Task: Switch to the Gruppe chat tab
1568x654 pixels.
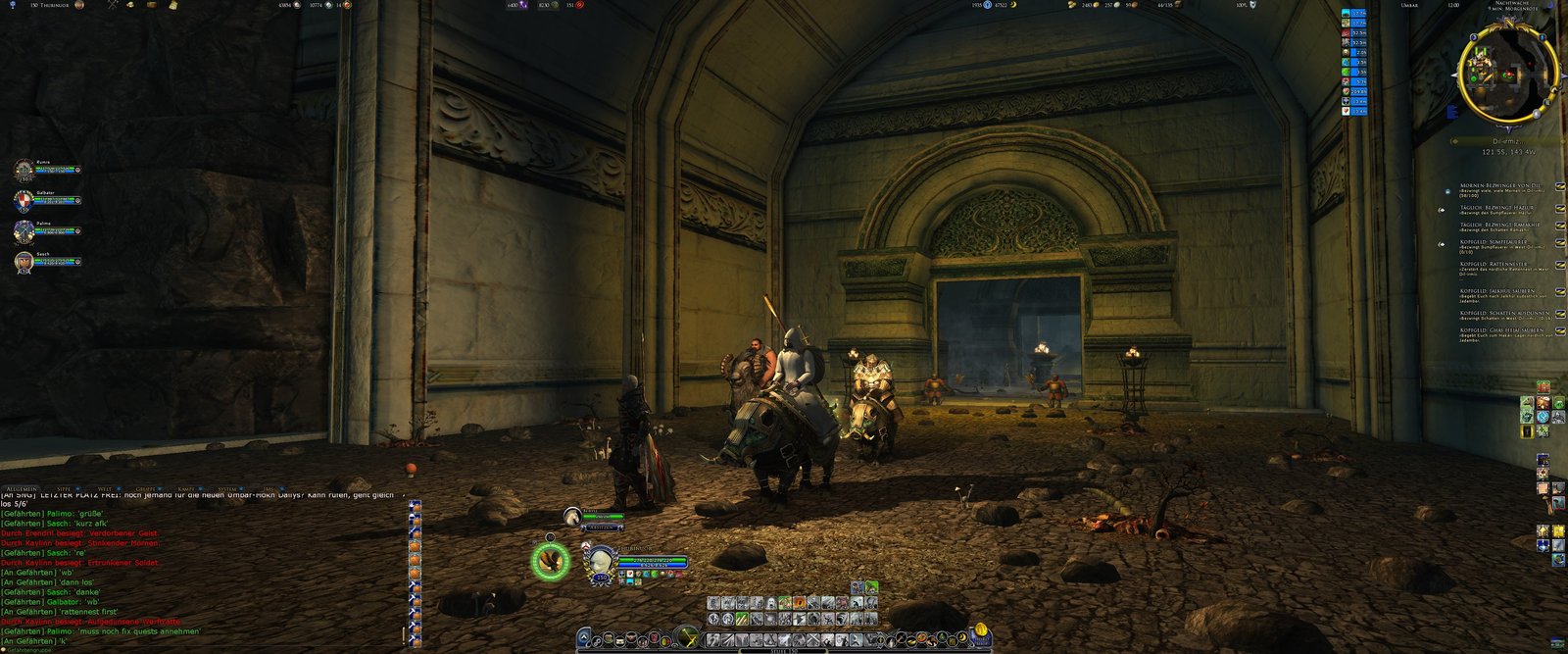Action: 146,487
